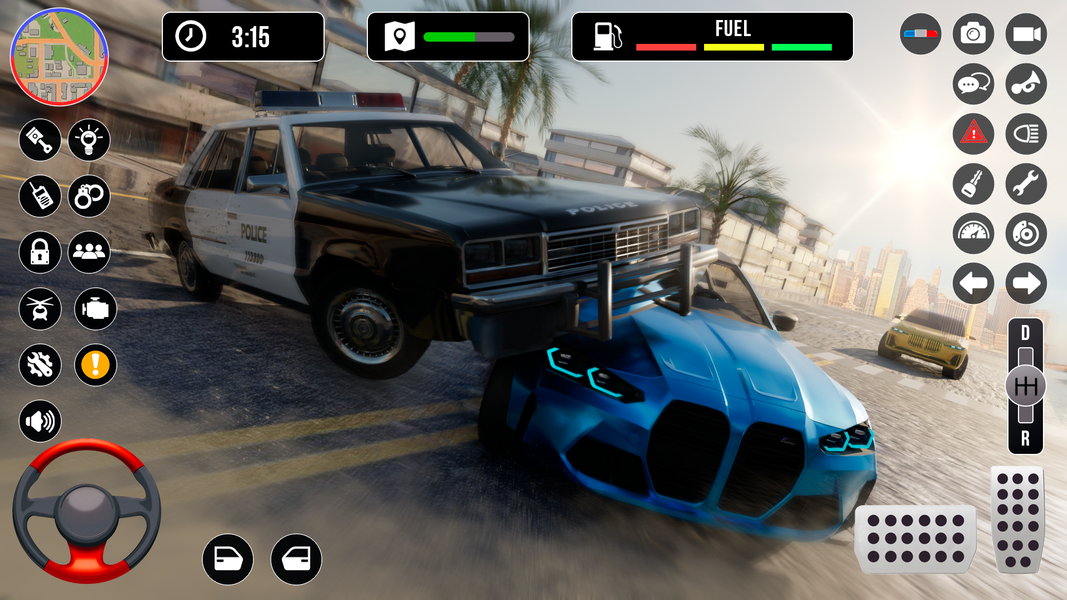Call the helicopter support icon
This screenshot has width=1067, height=600.
point(40,308)
